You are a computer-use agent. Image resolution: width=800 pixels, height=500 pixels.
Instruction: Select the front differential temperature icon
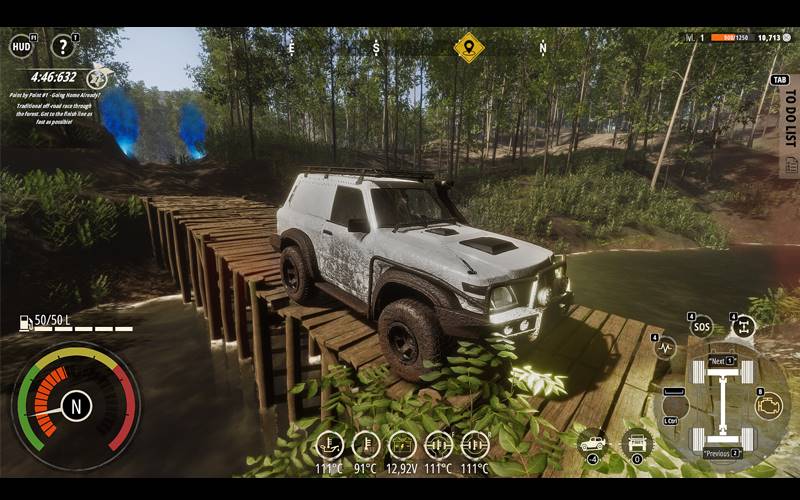tap(438, 445)
